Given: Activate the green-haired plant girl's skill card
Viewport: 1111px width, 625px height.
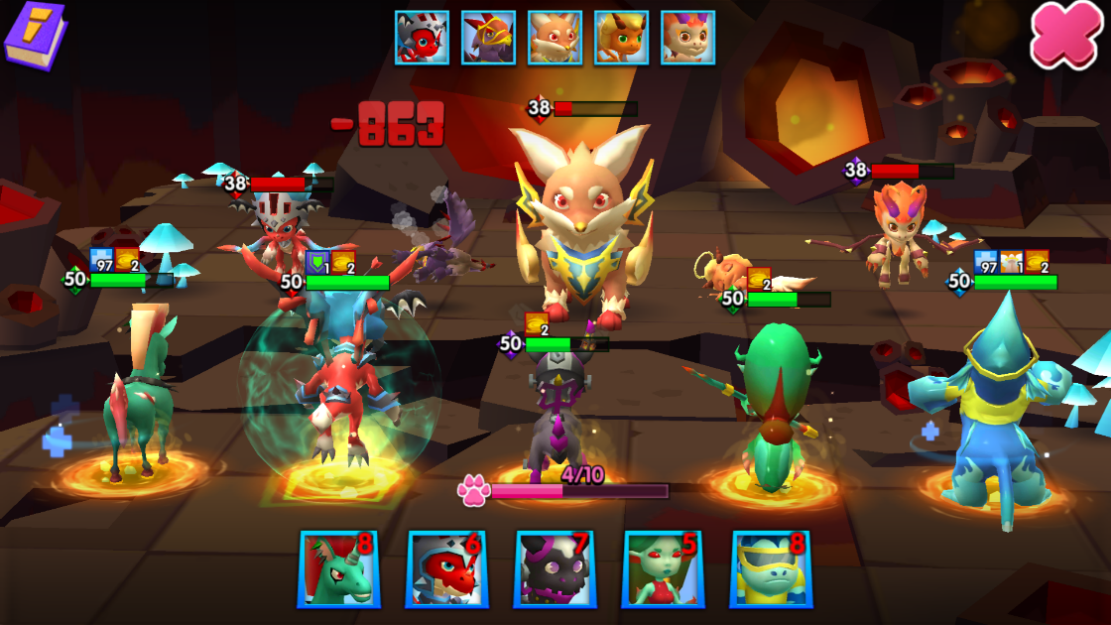Looking at the screenshot, I should coord(663,569).
